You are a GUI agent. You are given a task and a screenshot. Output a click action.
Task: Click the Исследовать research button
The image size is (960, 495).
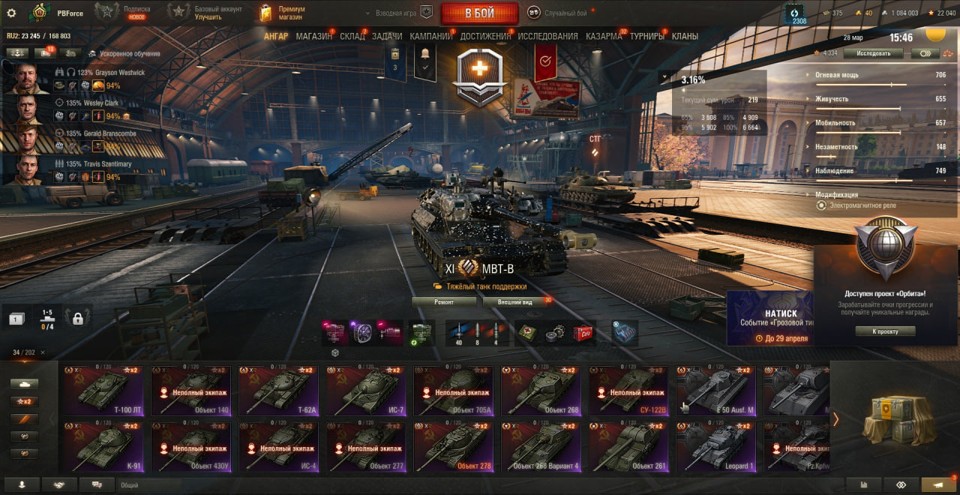pyautogui.click(x=880, y=53)
